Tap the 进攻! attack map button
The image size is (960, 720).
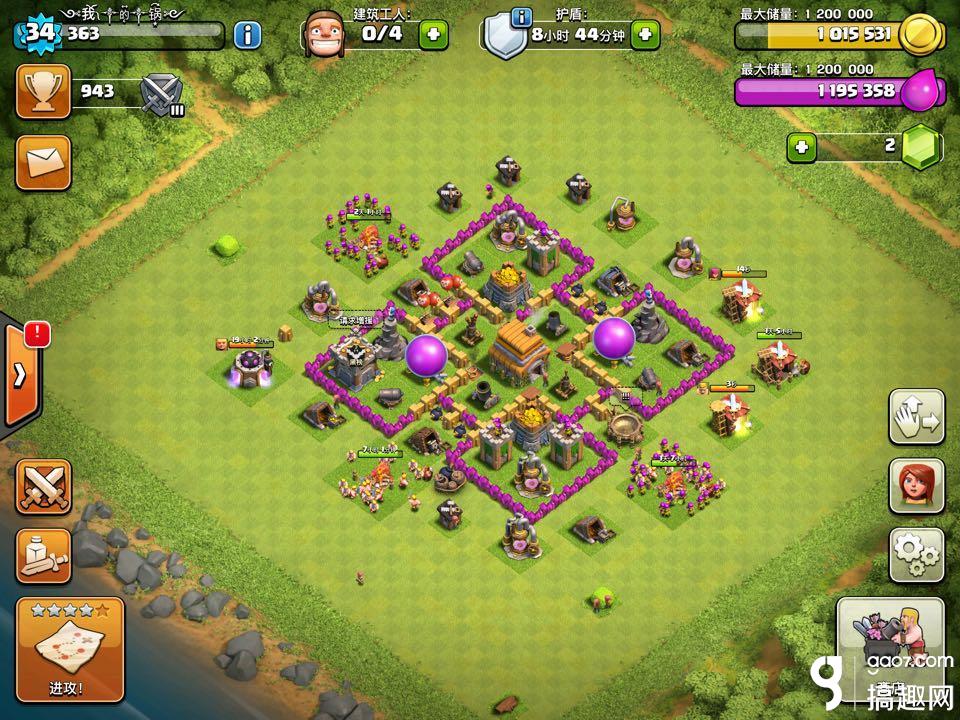click(70, 648)
